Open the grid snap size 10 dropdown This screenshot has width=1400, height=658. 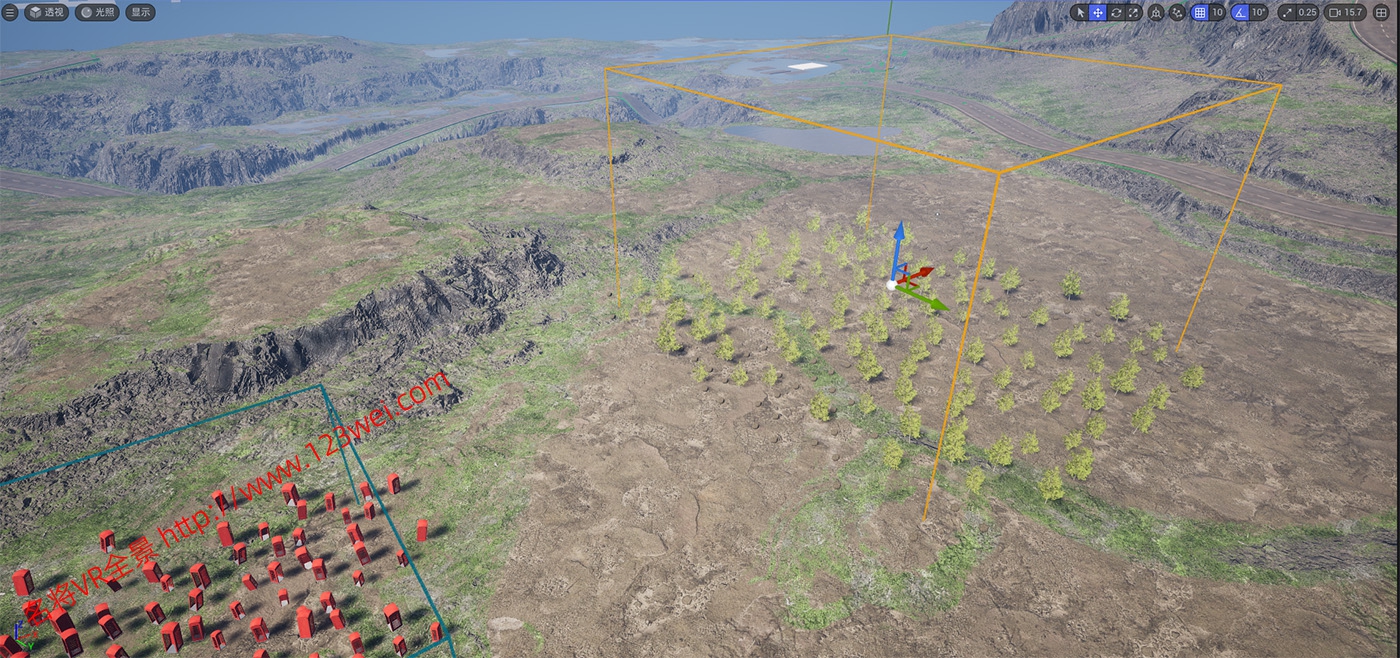coord(1217,12)
